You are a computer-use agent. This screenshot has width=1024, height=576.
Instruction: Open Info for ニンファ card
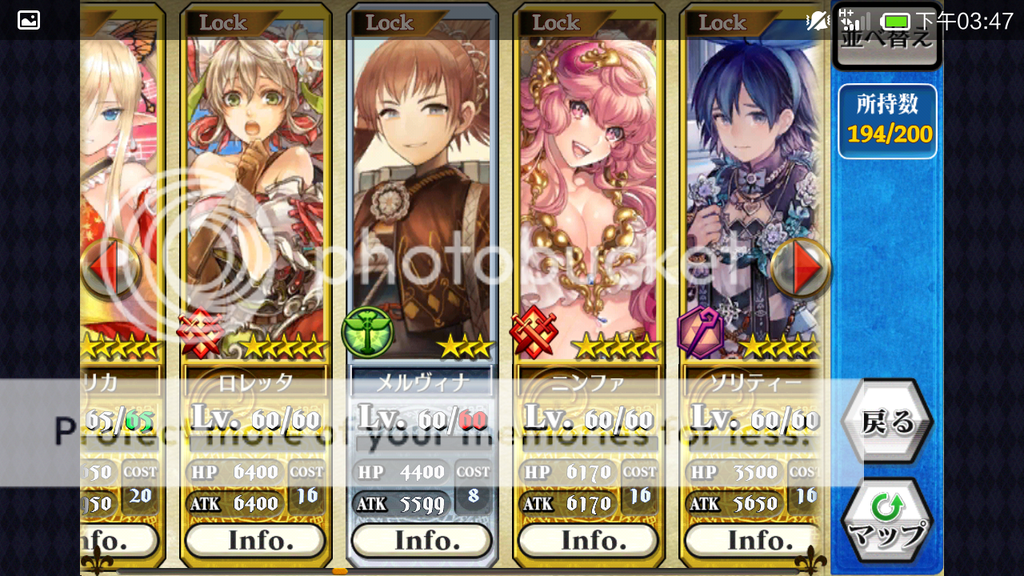588,540
